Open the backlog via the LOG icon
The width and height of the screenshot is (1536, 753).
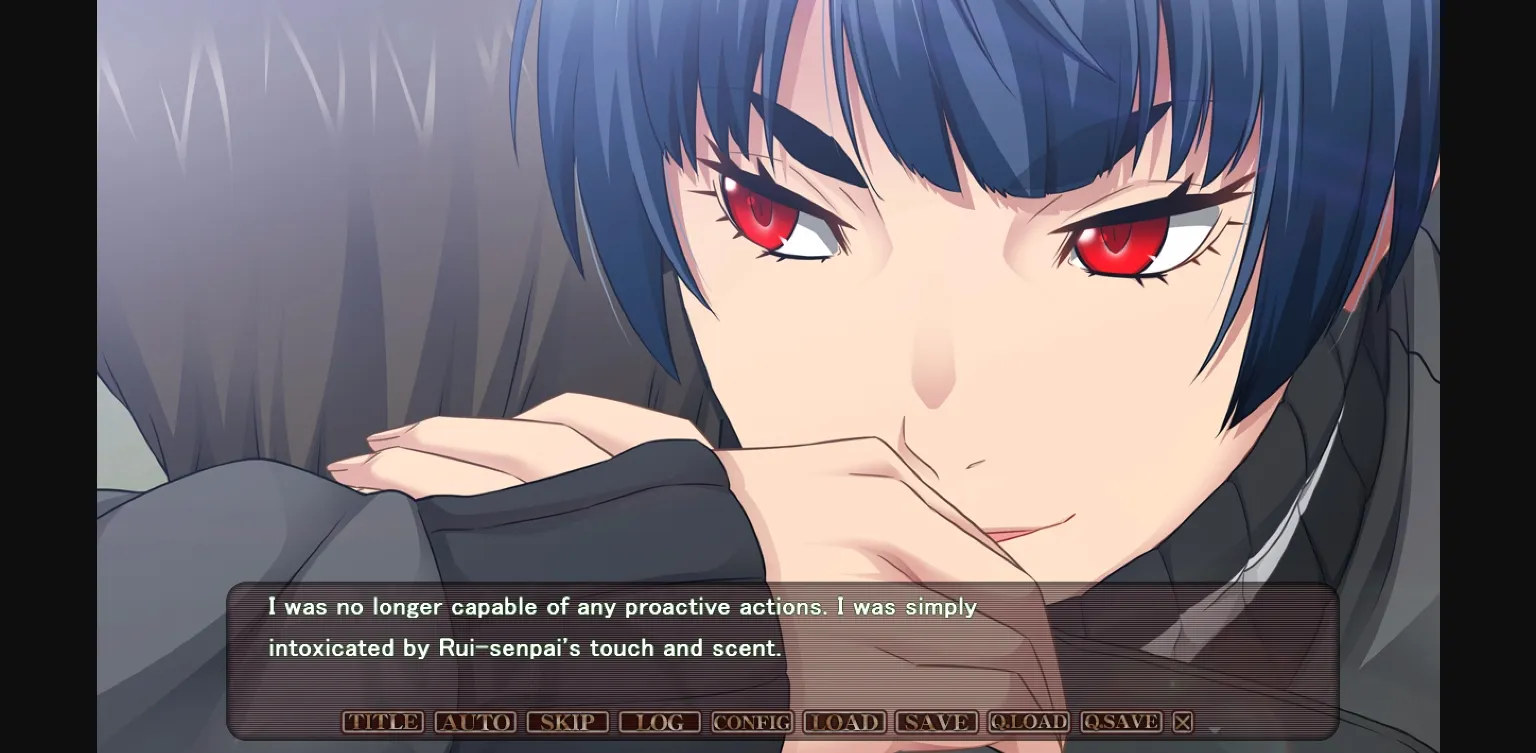[x=660, y=721]
